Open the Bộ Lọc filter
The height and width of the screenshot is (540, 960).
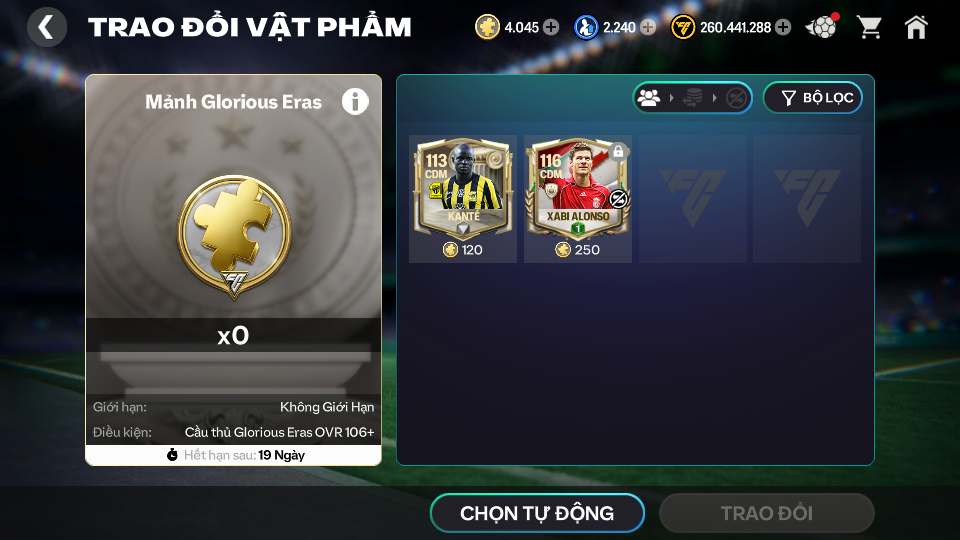(812, 98)
